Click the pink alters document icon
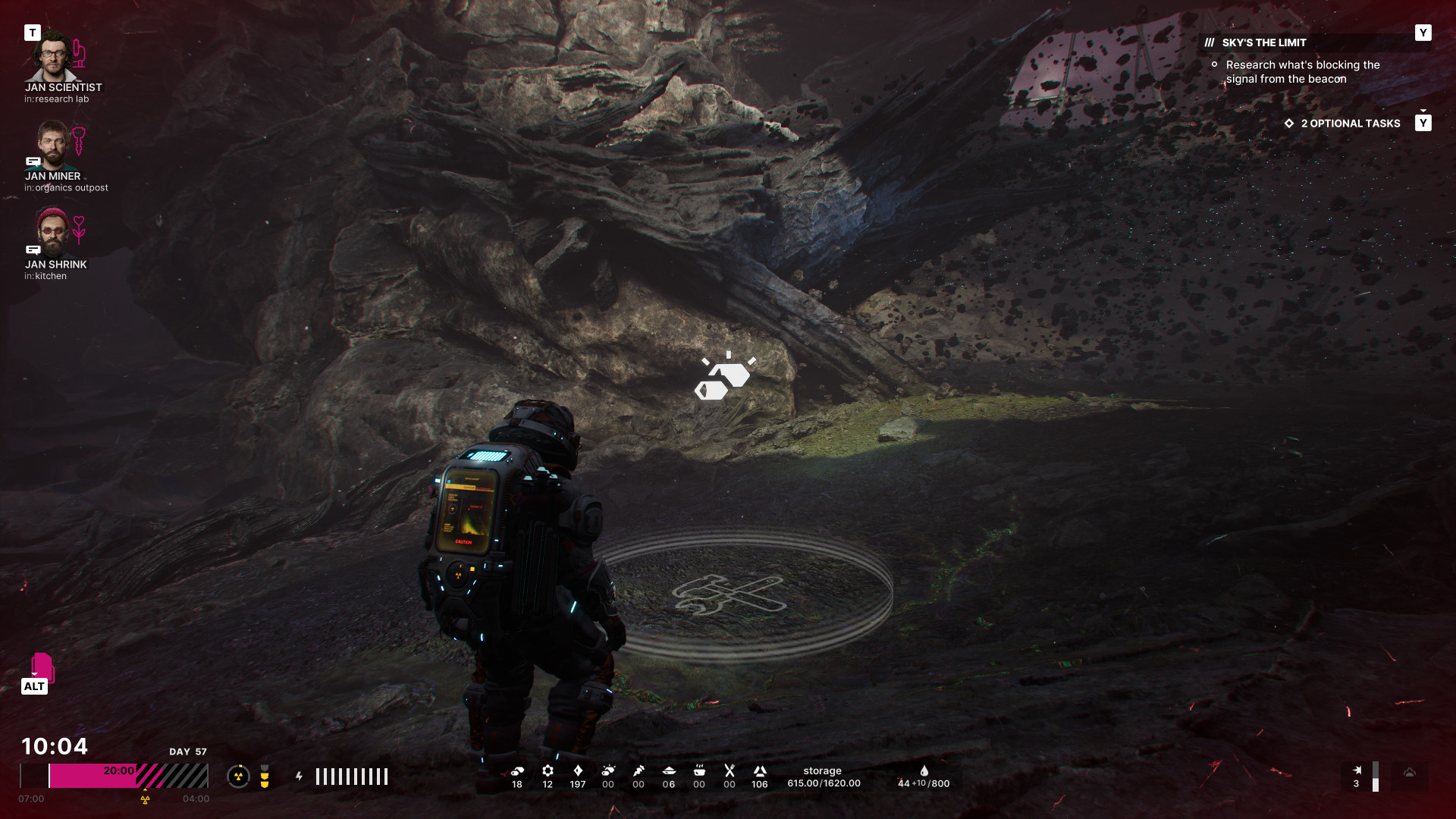Image resolution: width=1456 pixels, height=819 pixels. click(x=42, y=667)
